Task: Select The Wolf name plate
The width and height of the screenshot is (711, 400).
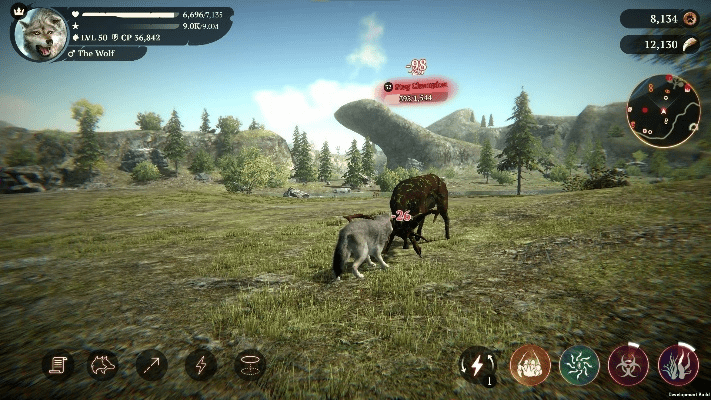Action: pos(105,53)
